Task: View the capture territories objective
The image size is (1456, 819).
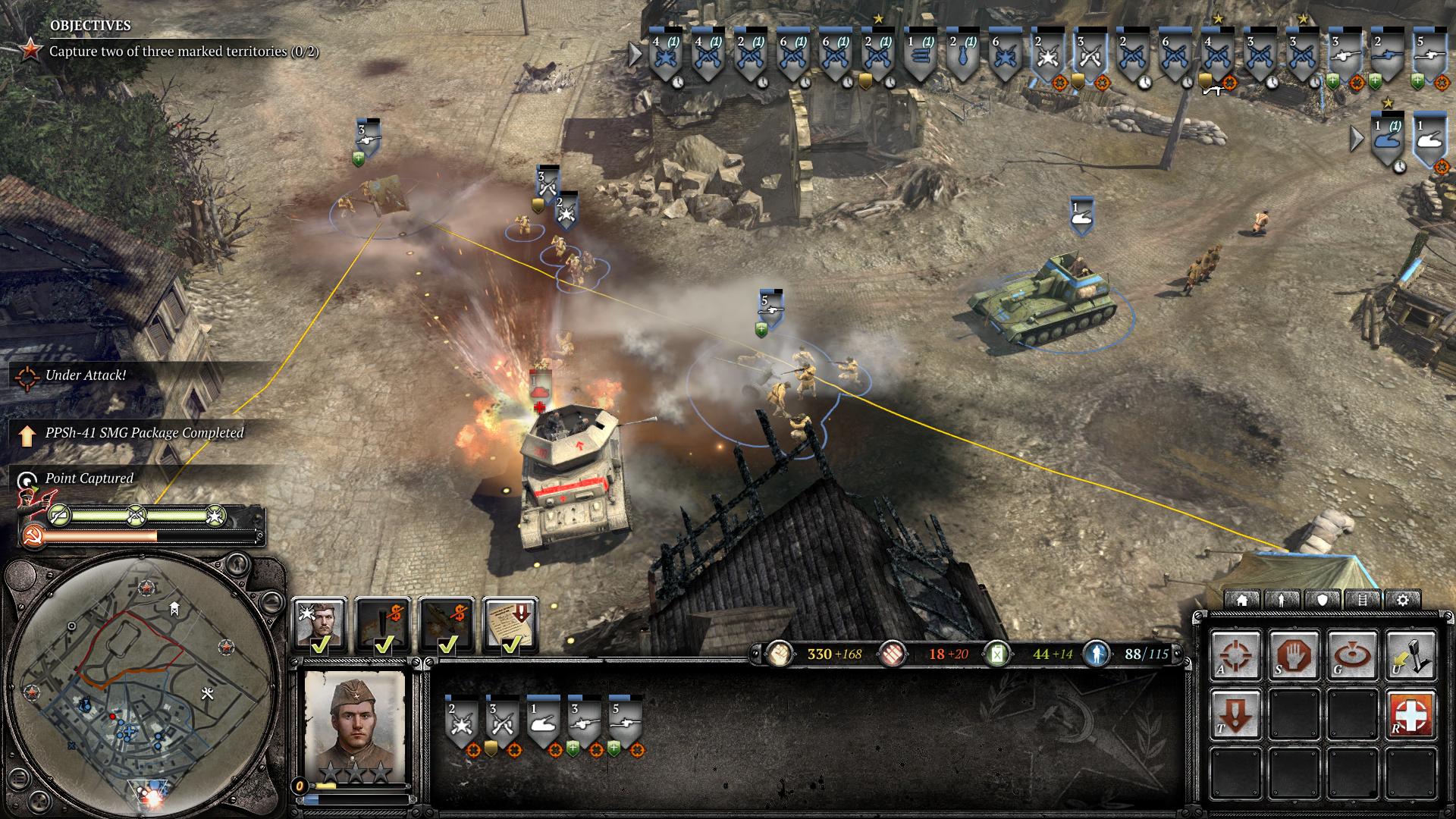Action: 184,52
